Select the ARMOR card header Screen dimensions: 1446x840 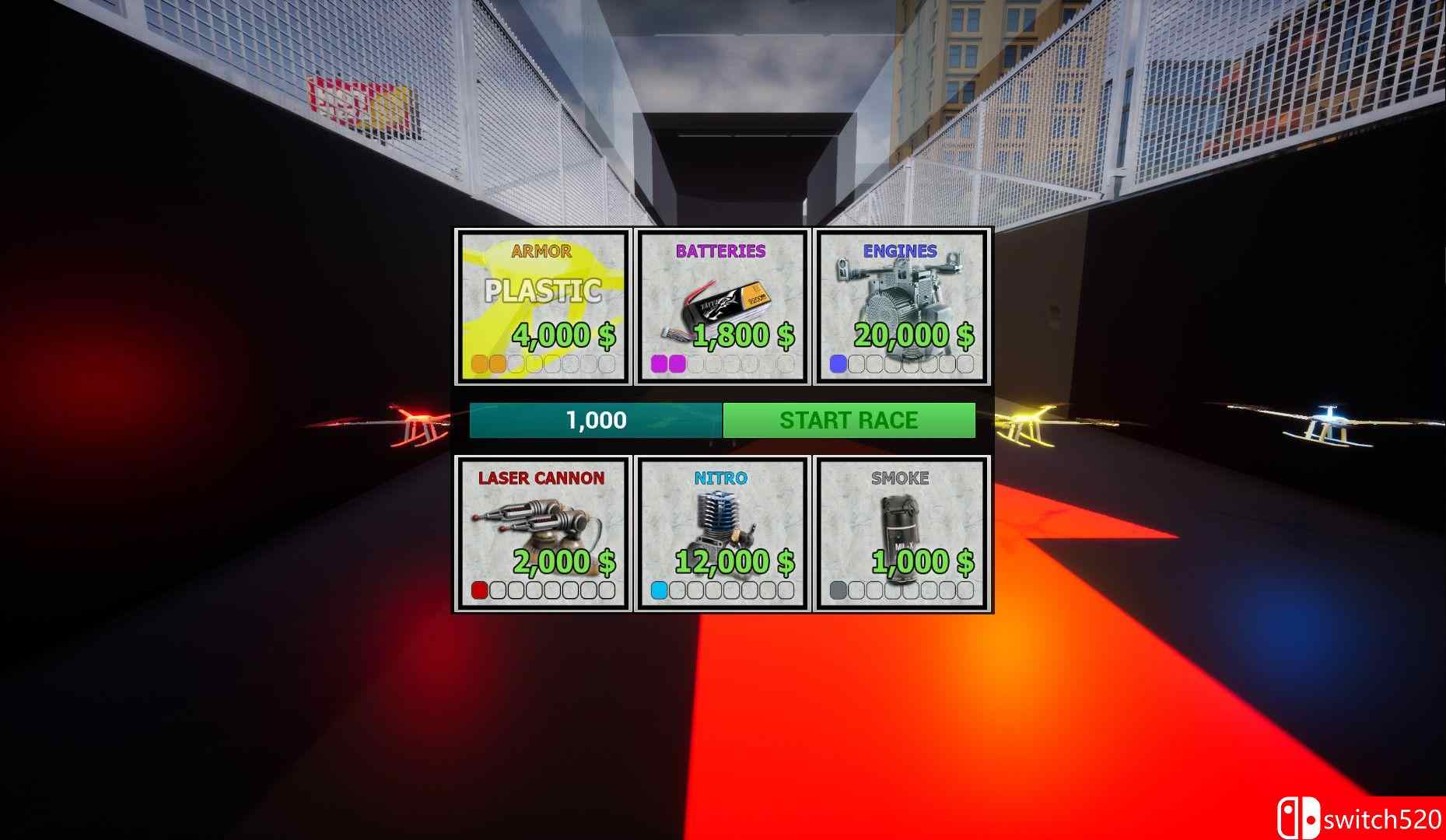(542, 250)
